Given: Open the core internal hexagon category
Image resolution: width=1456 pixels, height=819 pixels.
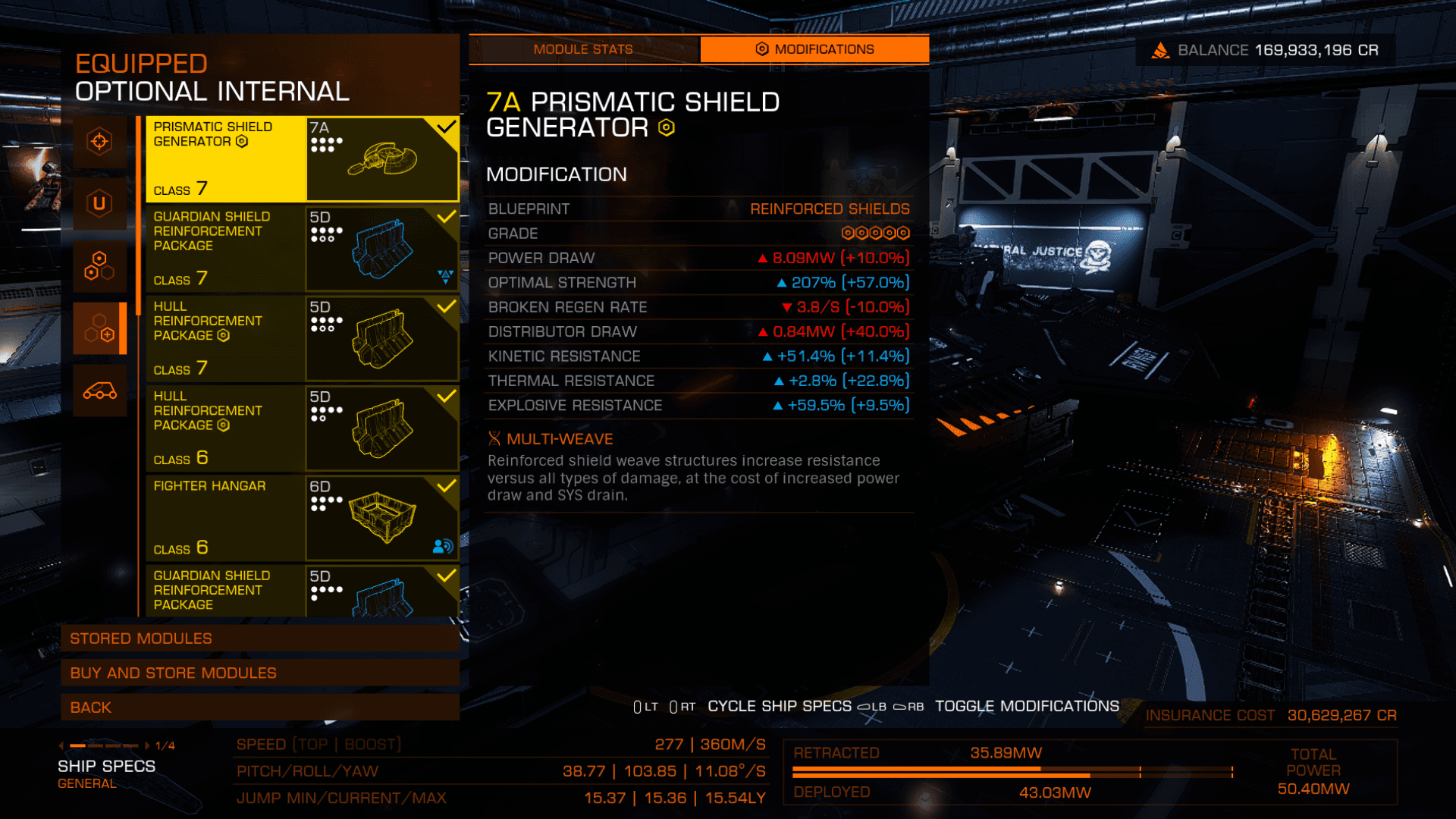Looking at the screenshot, I should 99,265.
